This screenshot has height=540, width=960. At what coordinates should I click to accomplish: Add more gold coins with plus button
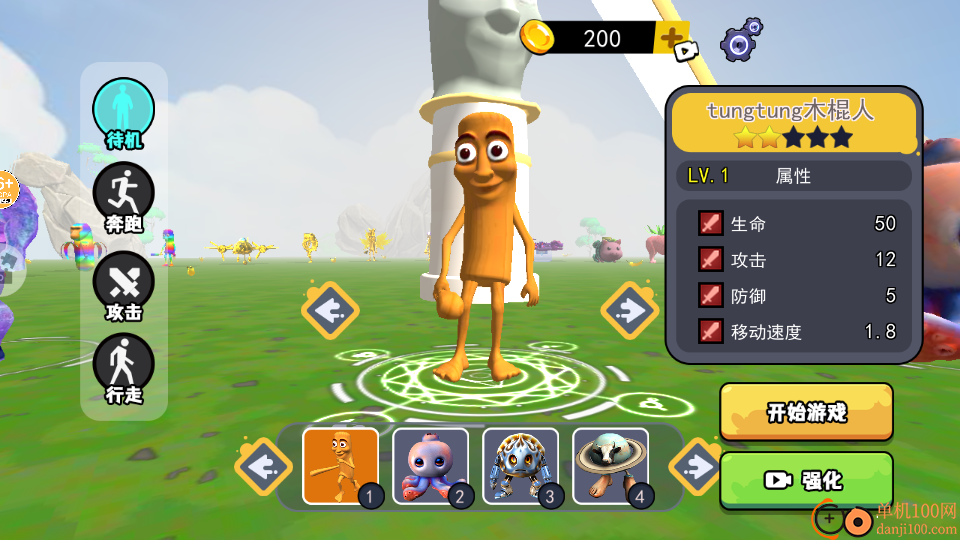pos(671,39)
